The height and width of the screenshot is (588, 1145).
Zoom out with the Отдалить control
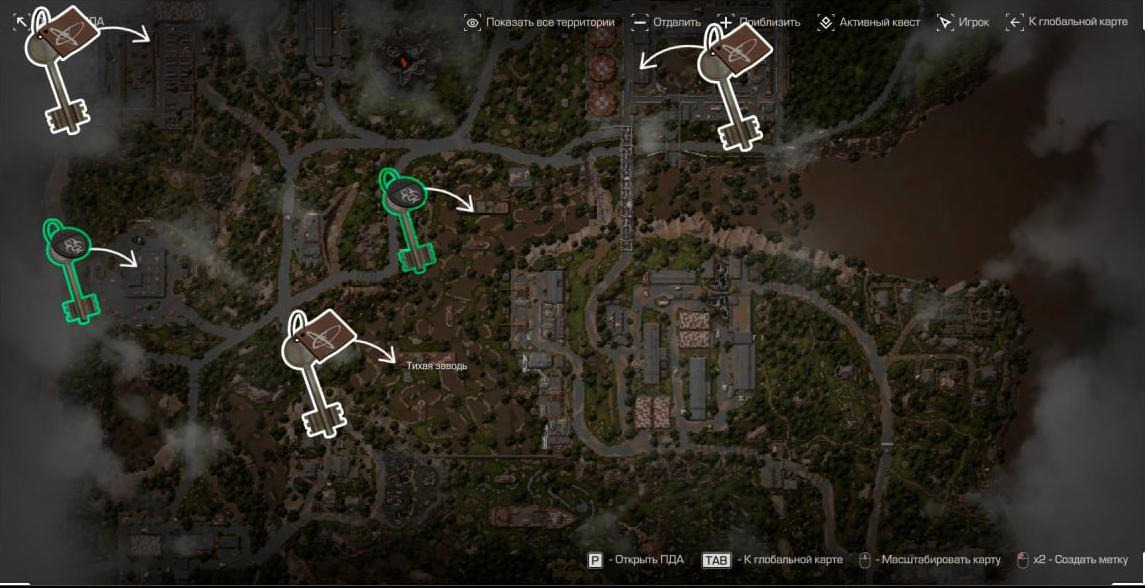coord(666,22)
